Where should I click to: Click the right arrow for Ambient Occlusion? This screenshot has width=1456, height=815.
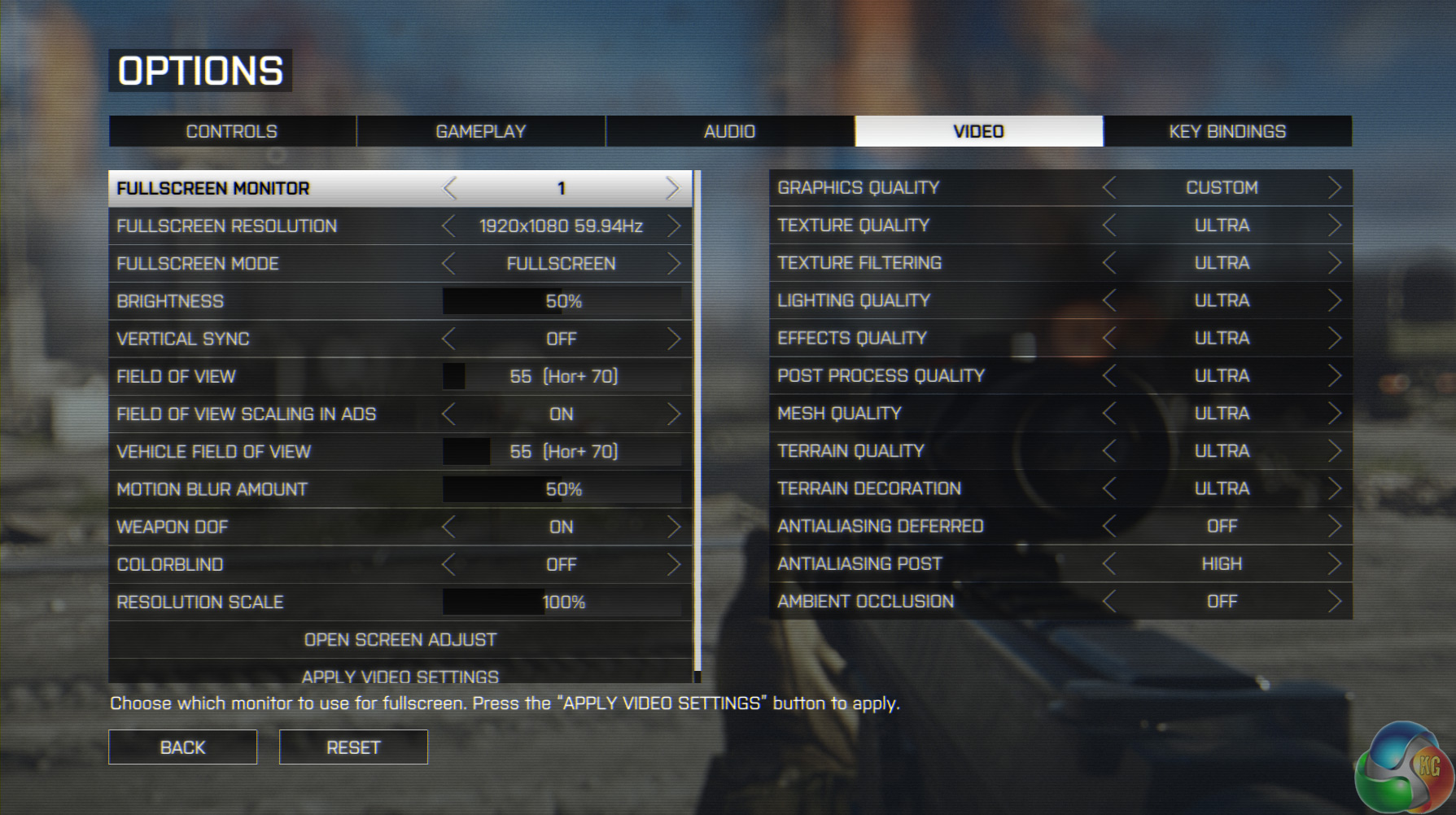pyautogui.click(x=1334, y=602)
